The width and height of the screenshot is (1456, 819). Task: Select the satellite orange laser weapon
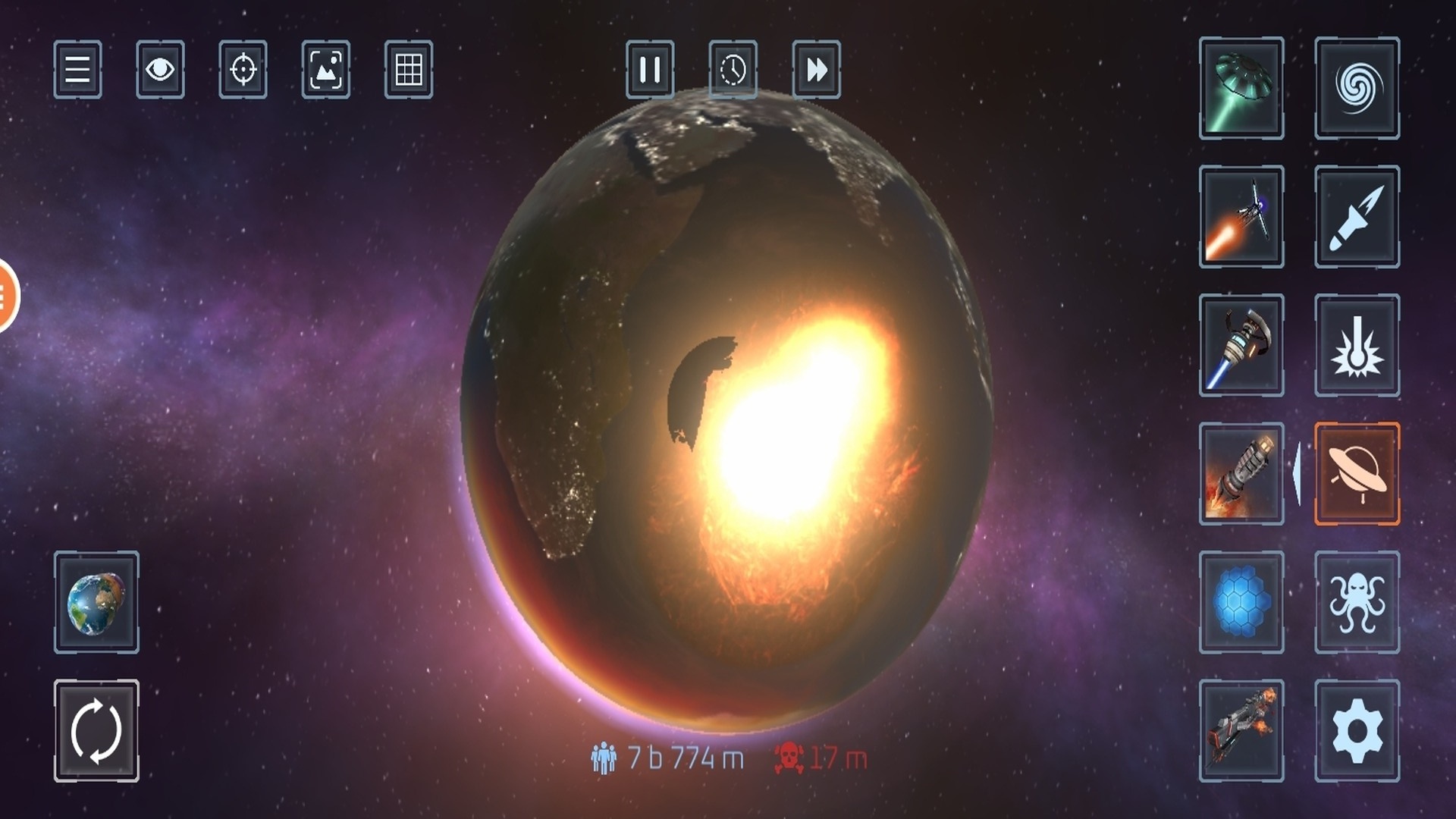pyautogui.click(x=1241, y=217)
